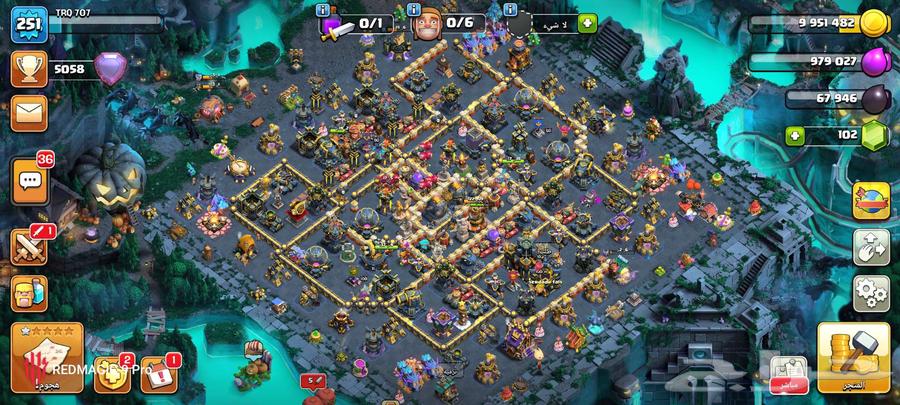
Task: Open the Attack map button
Action: click(46, 356)
